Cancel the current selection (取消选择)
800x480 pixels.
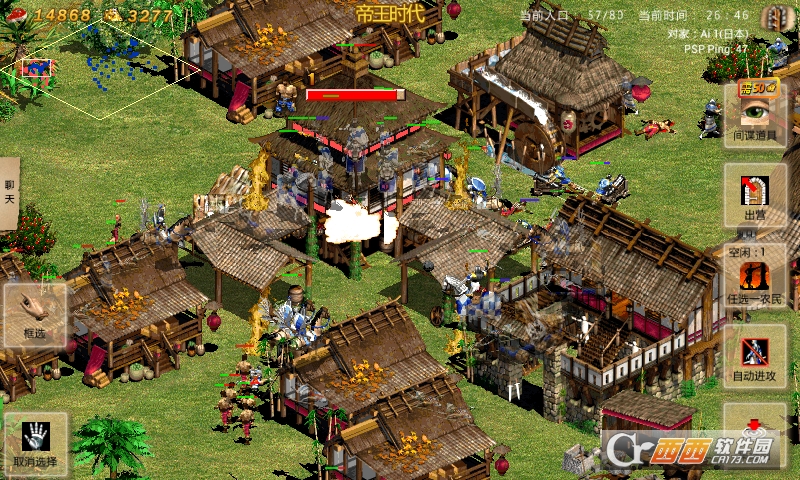click(x=35, y=443)
